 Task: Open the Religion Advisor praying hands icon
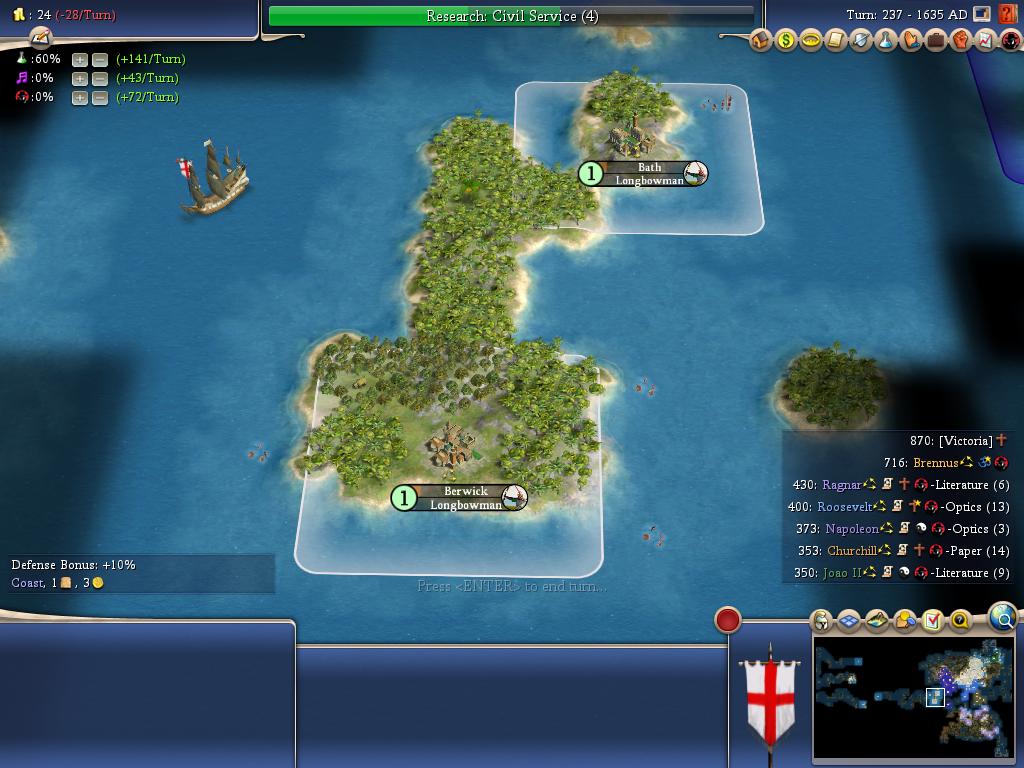tap(911, 41)
